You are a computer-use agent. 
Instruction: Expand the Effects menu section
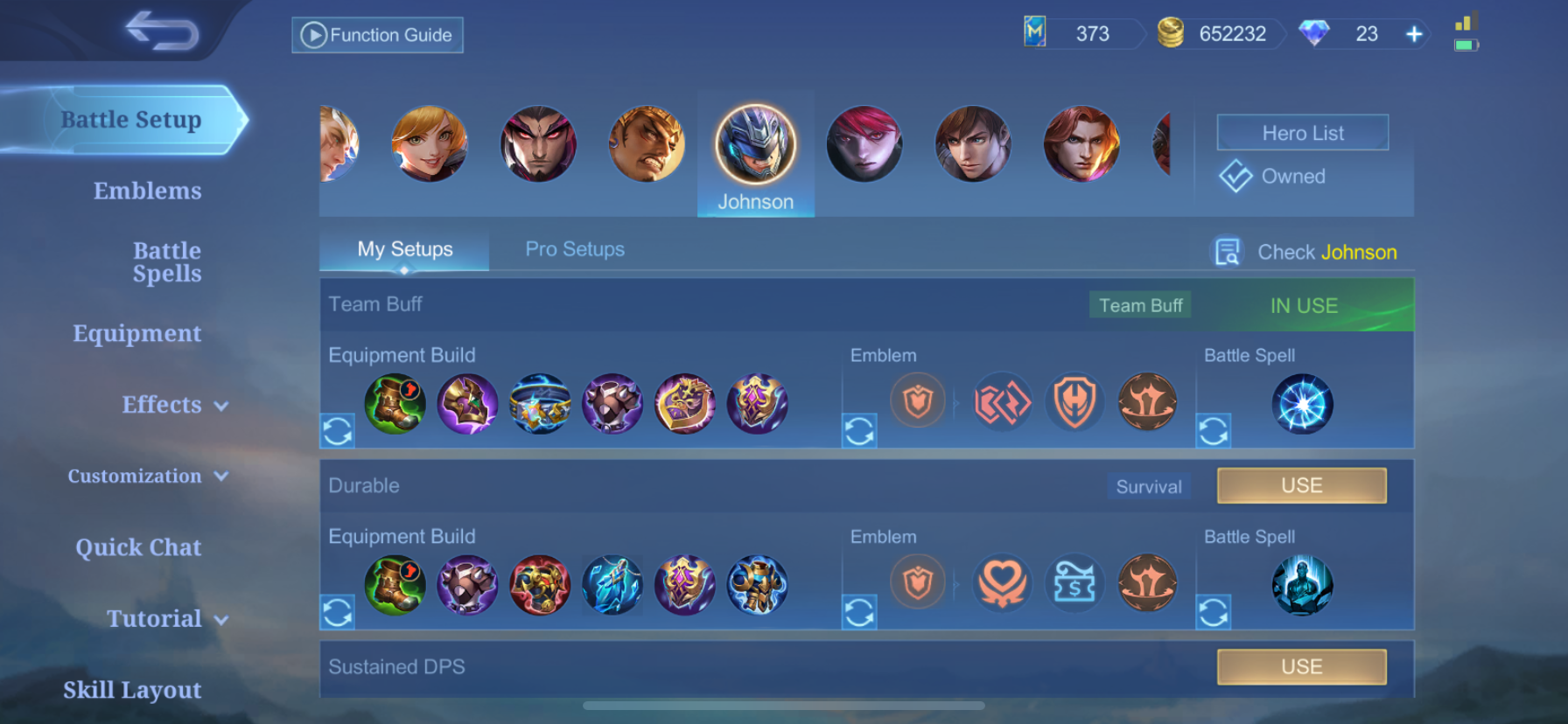pyautogui.click(x=174, y=405)
